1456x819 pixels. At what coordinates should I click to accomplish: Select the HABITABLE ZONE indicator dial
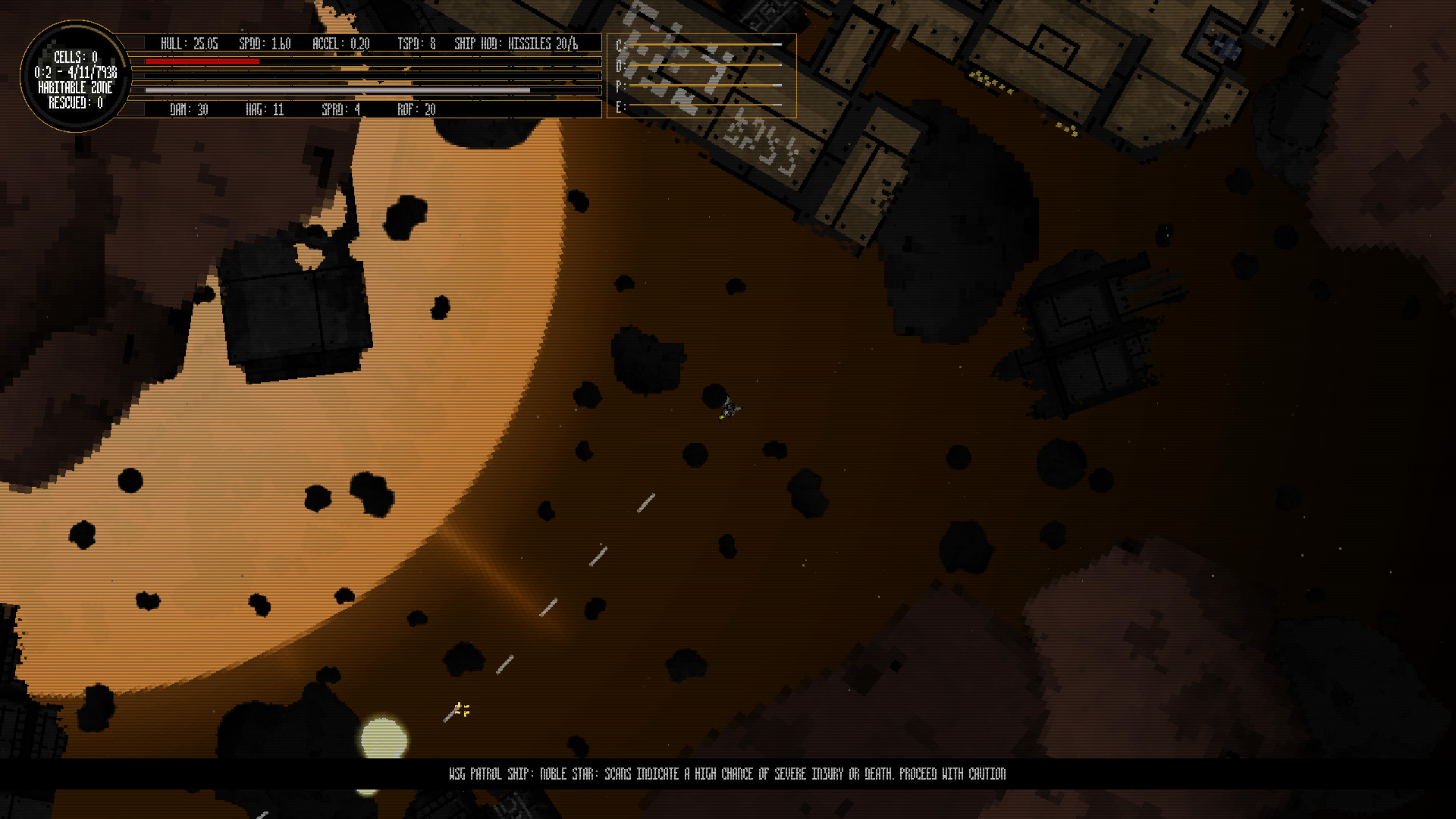76,87
